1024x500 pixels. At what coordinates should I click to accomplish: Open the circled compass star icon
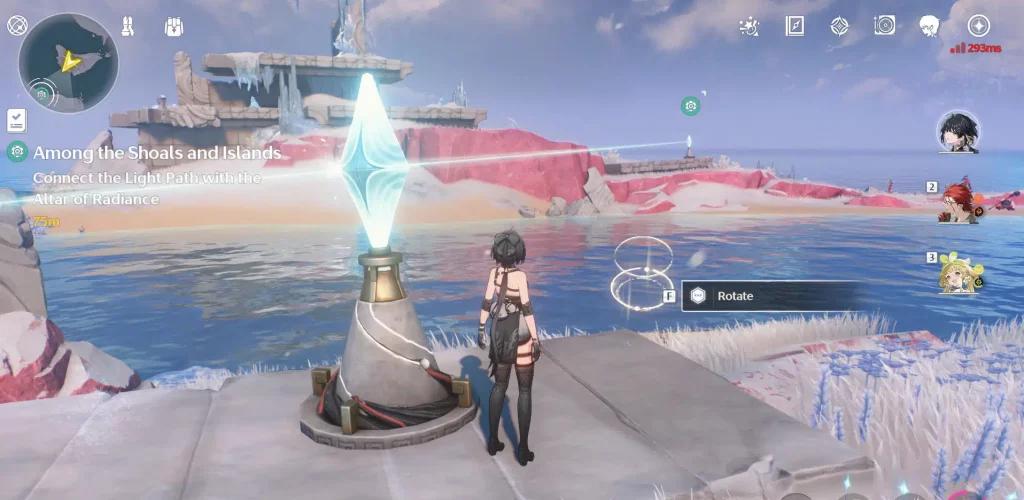978,26
